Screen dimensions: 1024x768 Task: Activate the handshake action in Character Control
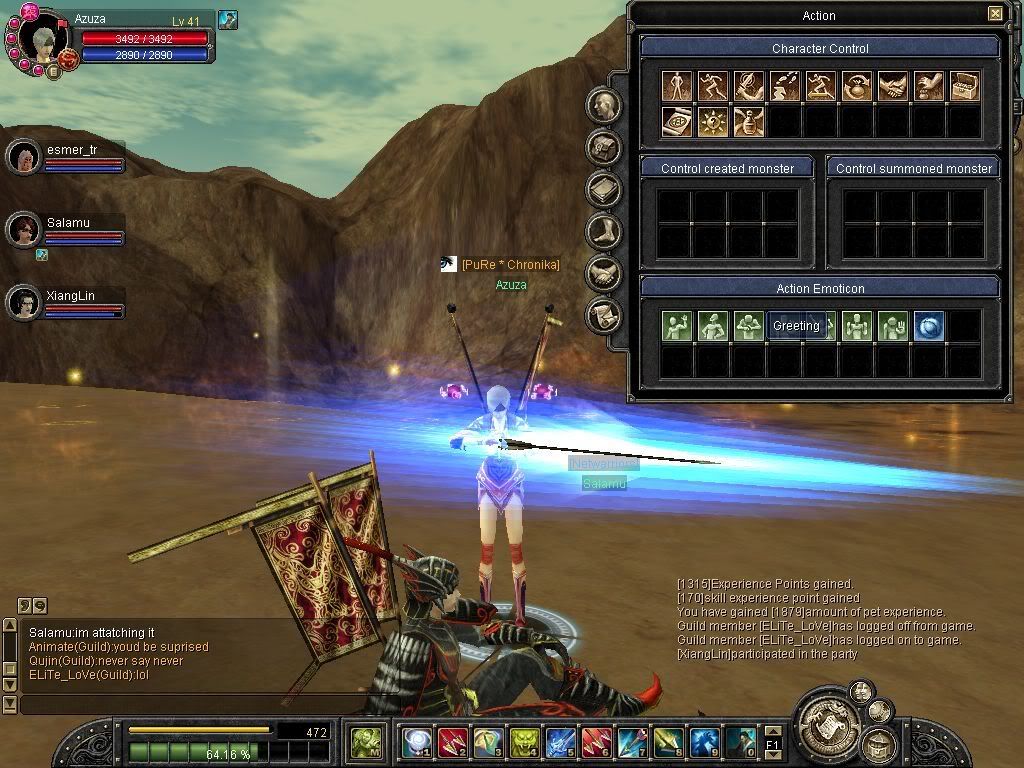(x=892, y=87)
